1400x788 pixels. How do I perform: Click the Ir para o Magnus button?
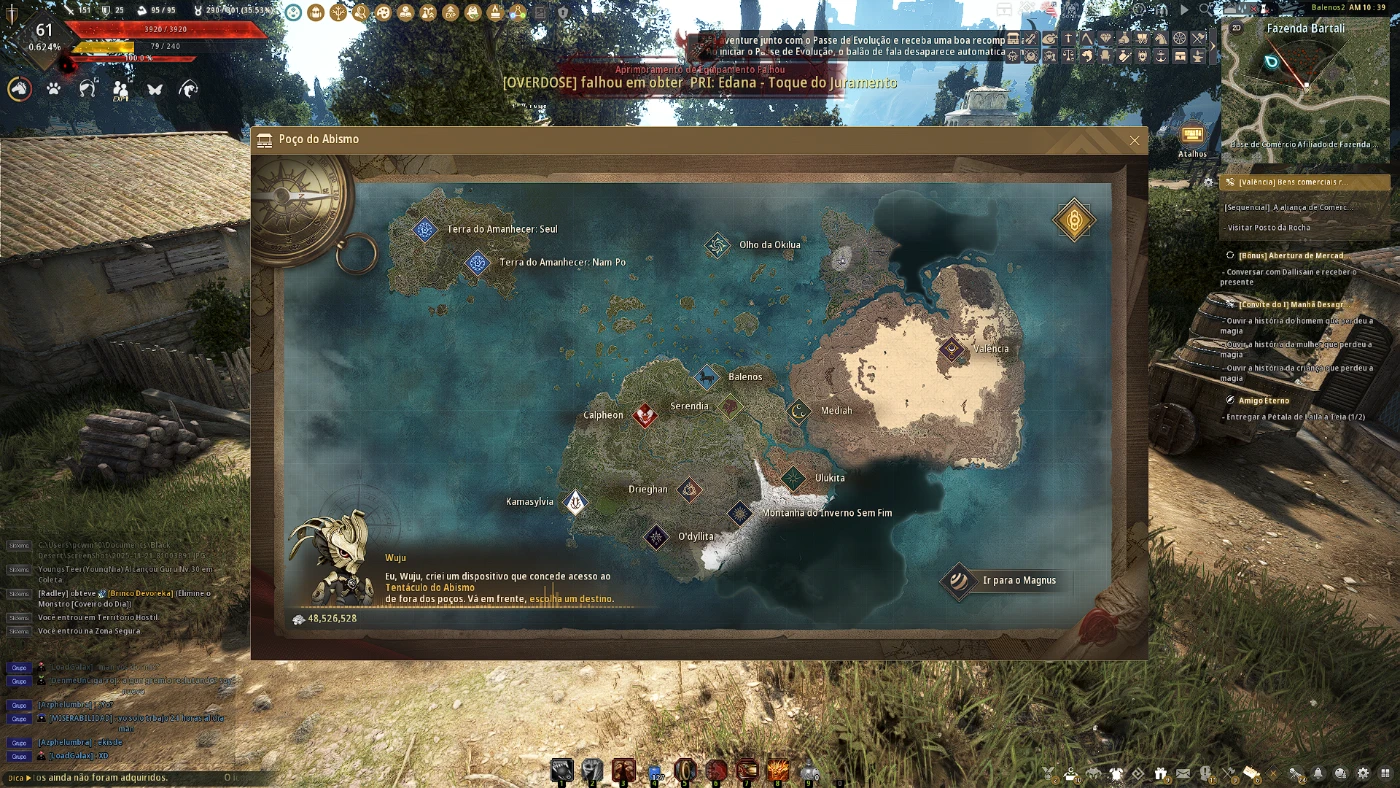click(1005, 580)
